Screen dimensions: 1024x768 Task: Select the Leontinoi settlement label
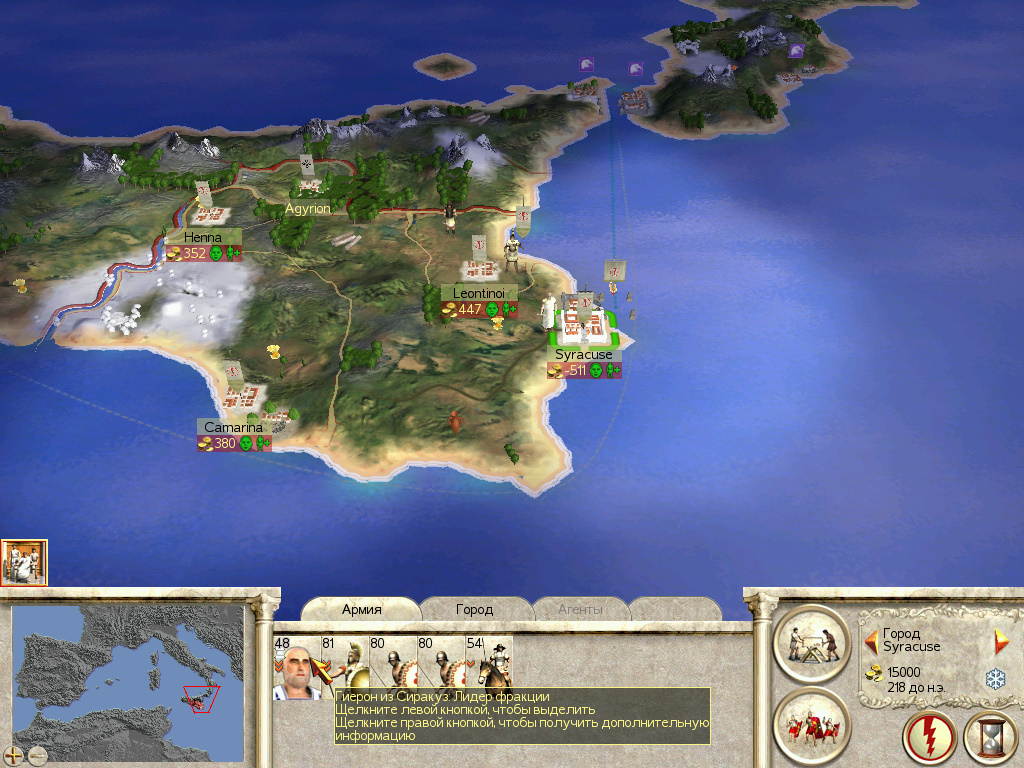[x=479, y=293]
